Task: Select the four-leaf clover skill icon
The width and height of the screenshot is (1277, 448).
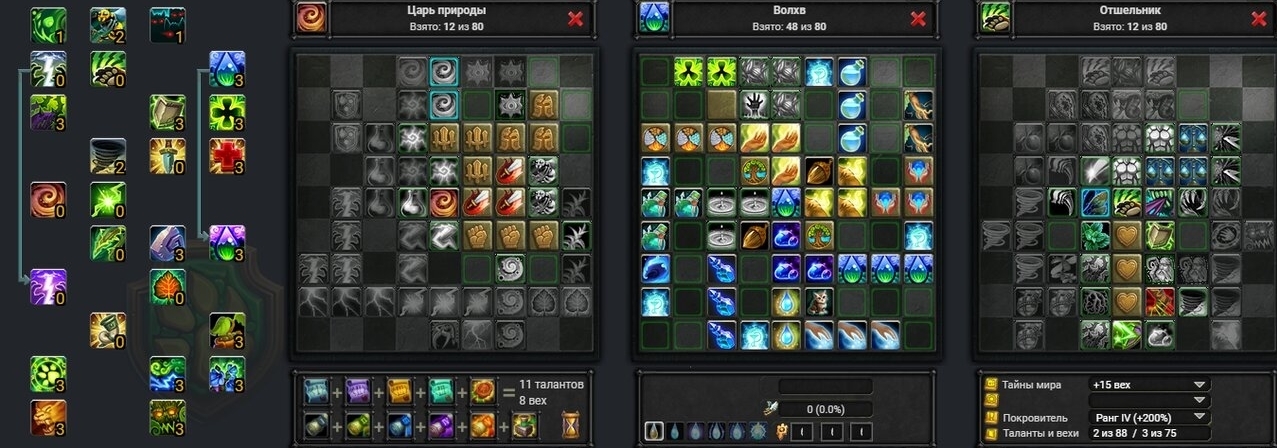Action: tap(227, 112)
